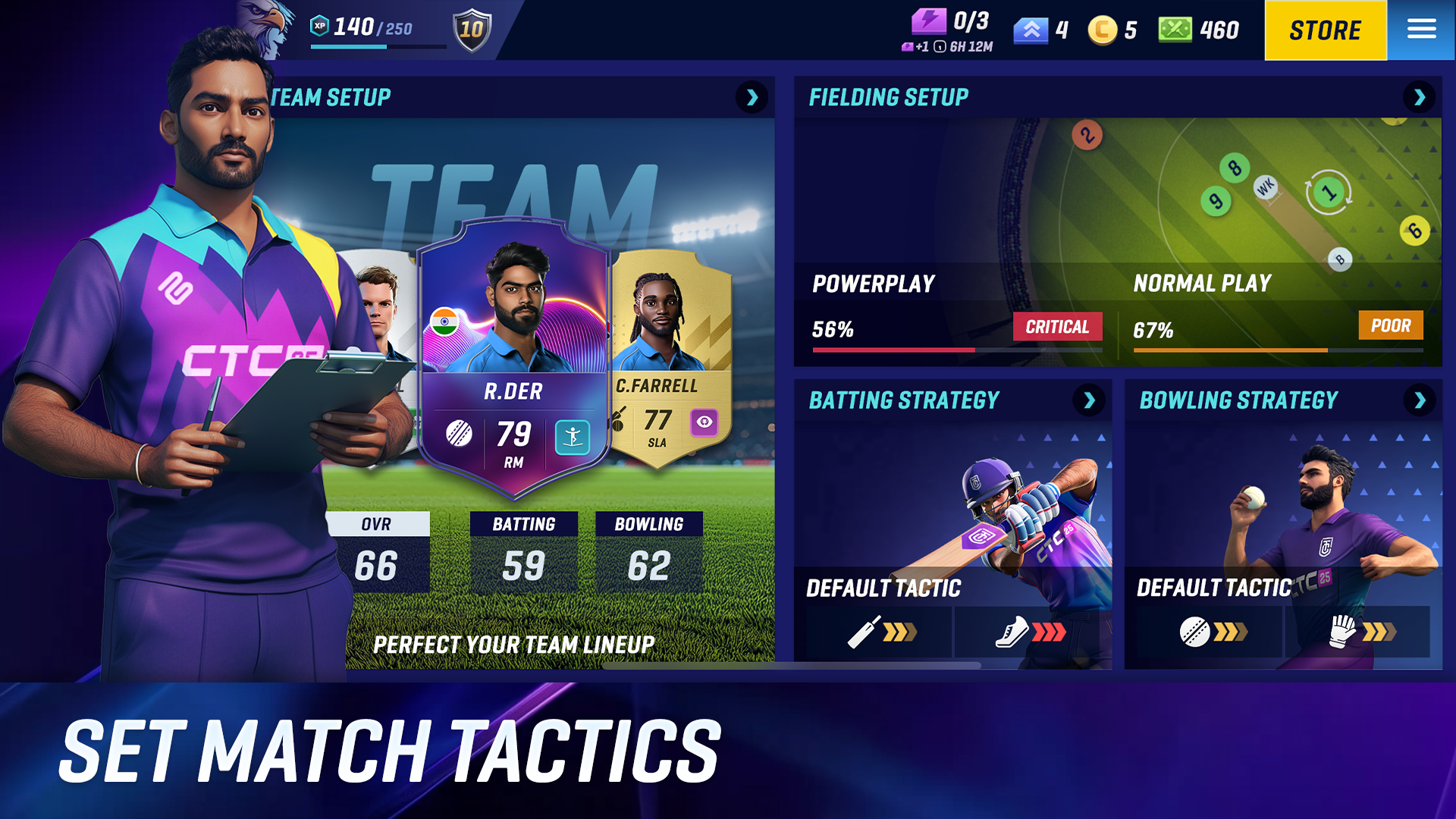The width and height of the screenshot is (1456, 819).
Task: Open the Bowling Strategy options
Action: pyautogui.click(x=1420, y=400)
